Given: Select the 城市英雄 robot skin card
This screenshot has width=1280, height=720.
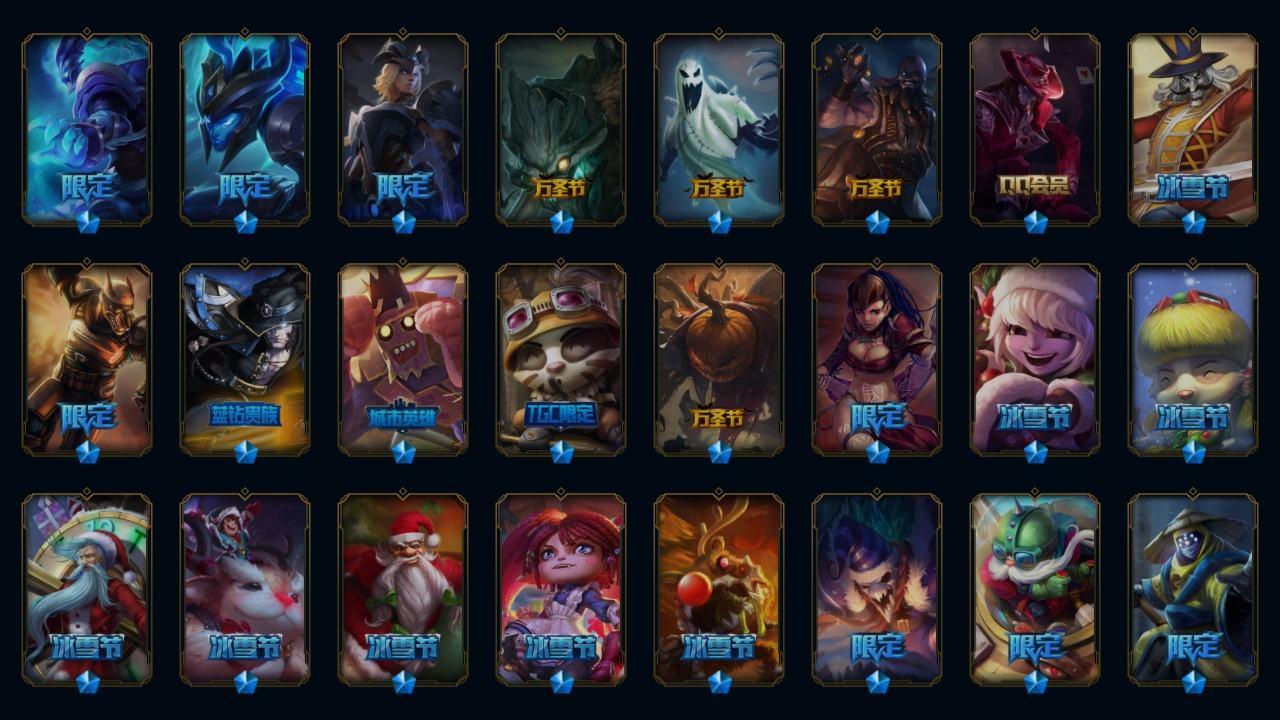Looking at the screenshot, I should 403,358.
